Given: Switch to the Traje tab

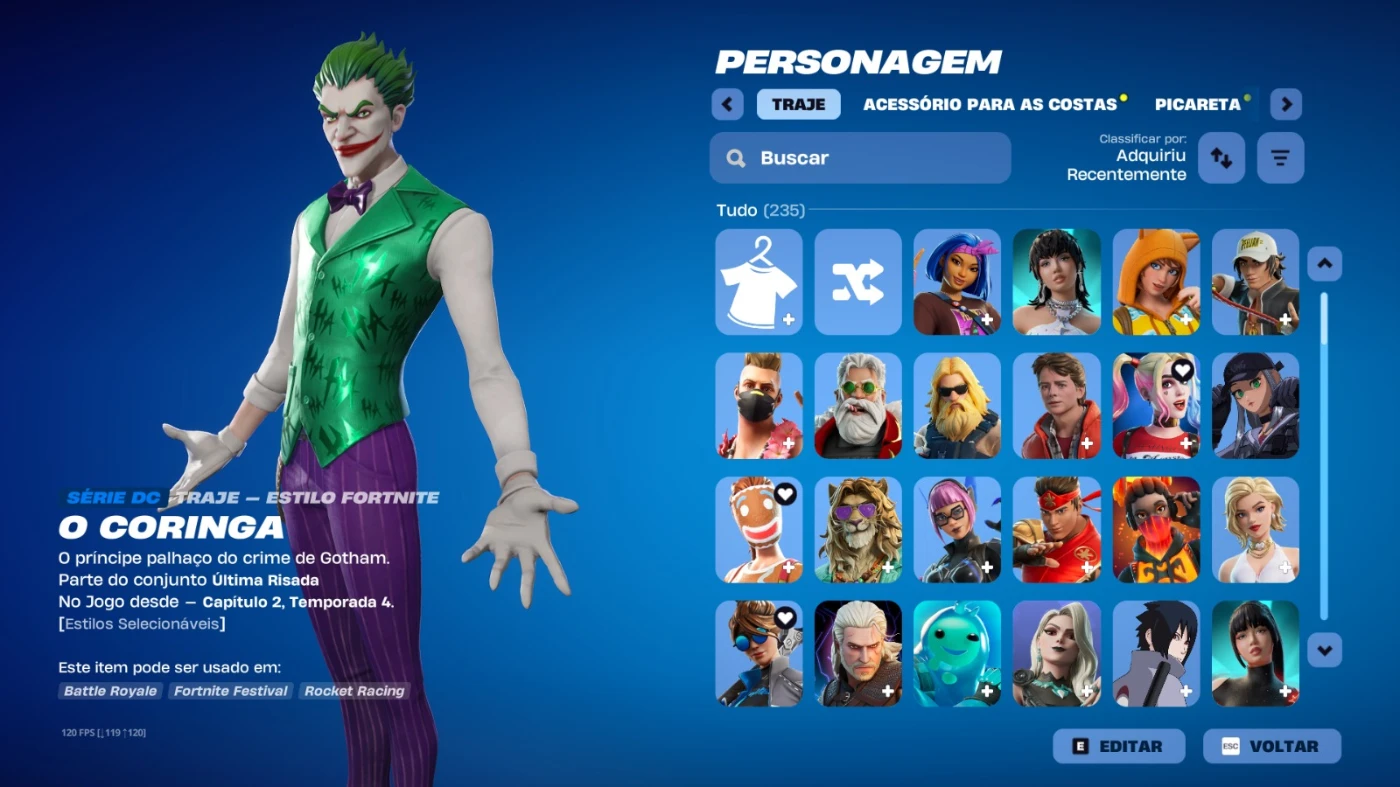Looking at the screenshot, I should pyautogui.click(x=798, y=104).
